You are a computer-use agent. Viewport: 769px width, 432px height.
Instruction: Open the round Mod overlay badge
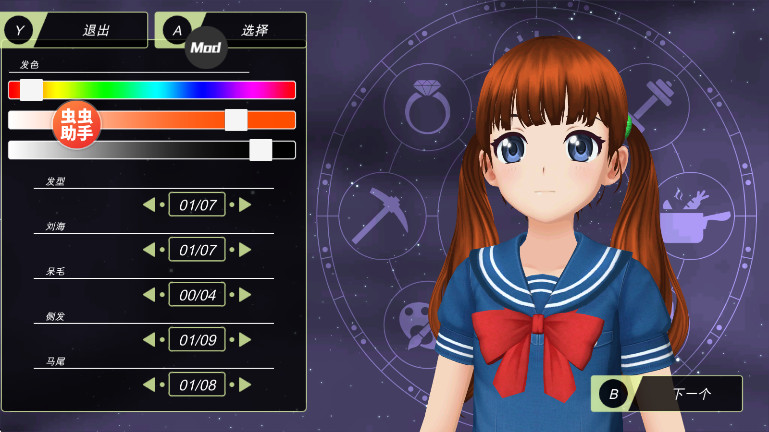click(x=206, y=47)
